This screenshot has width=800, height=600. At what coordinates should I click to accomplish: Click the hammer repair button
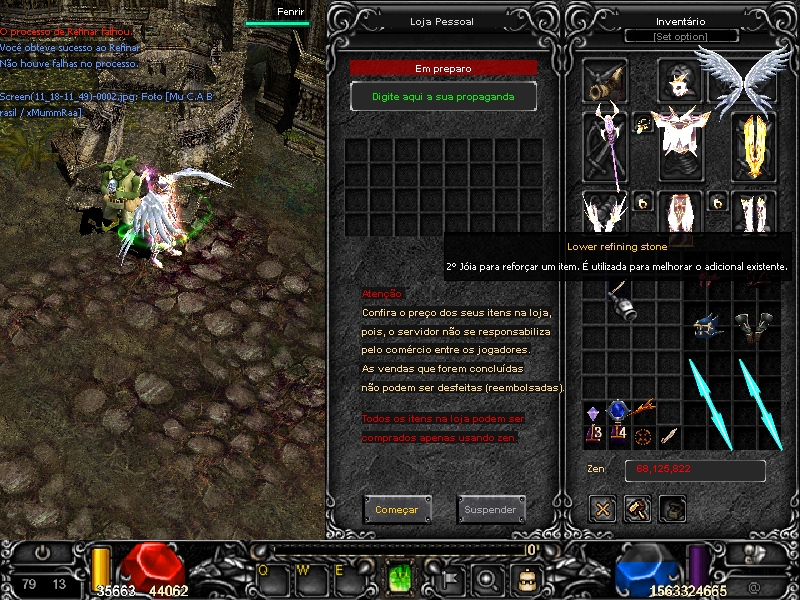[637, 508]
